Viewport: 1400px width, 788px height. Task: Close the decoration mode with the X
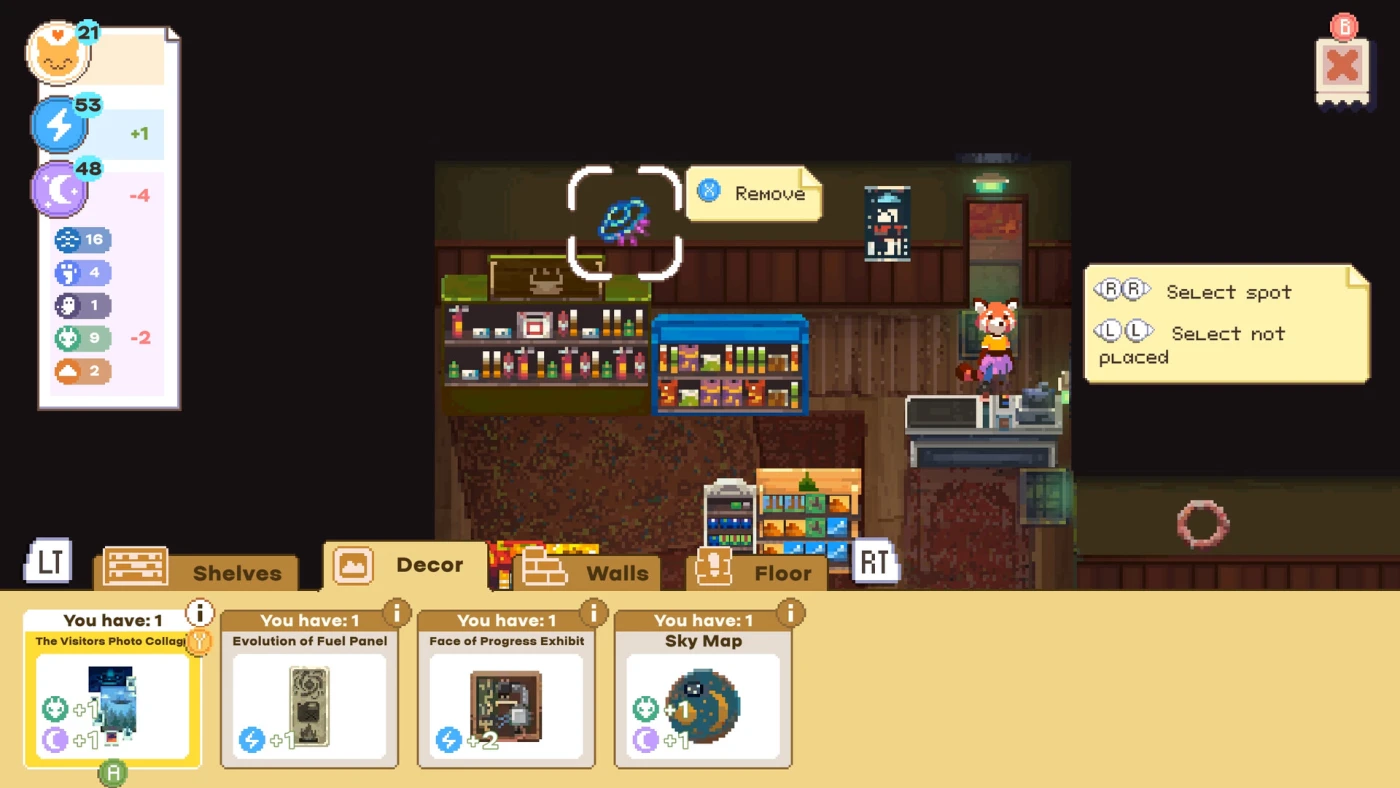1342,67
